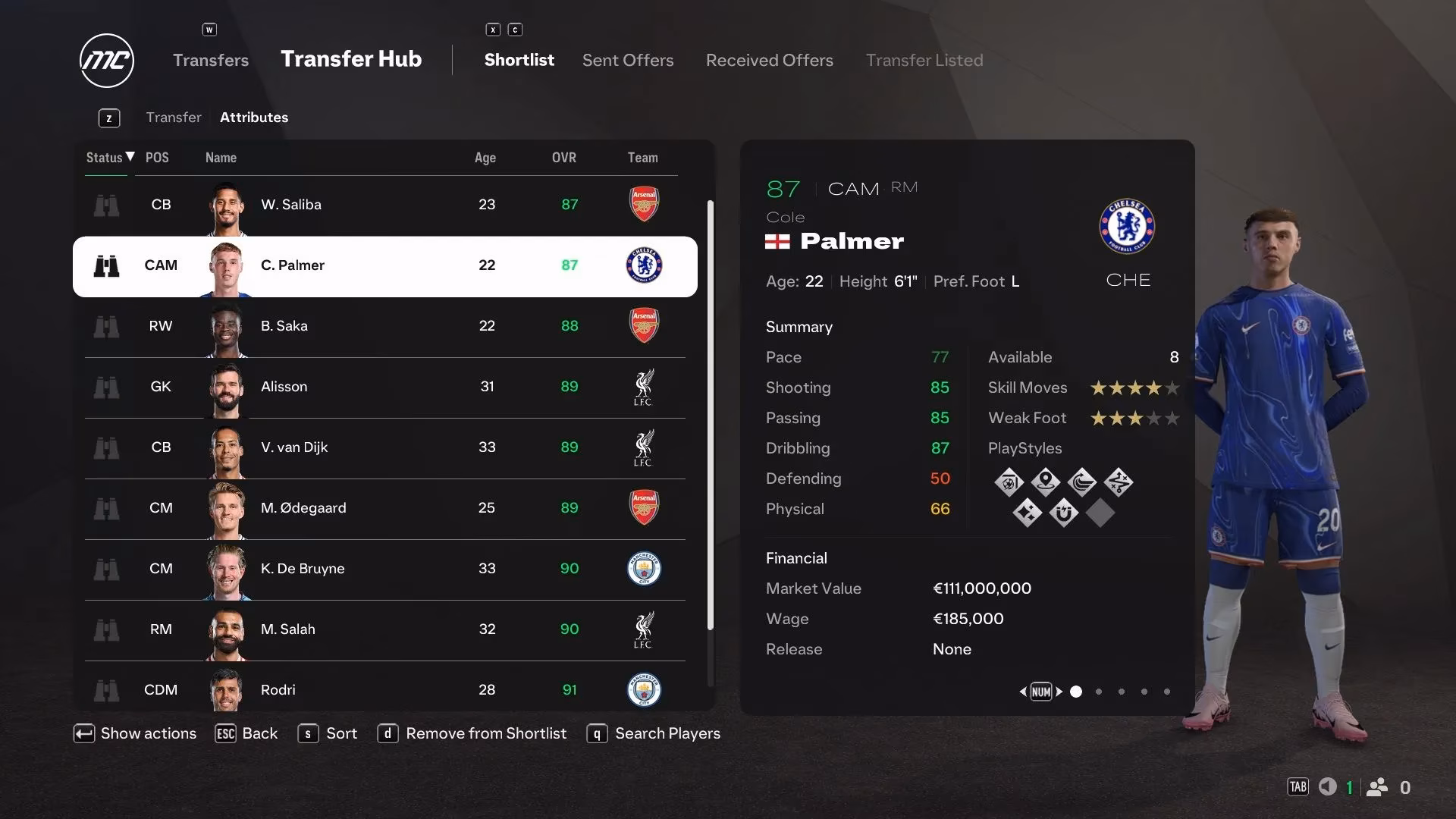1456x819 pixels.
Task: Select the Arsenal badge beside W. Saliba
Action: pos(643,204)
